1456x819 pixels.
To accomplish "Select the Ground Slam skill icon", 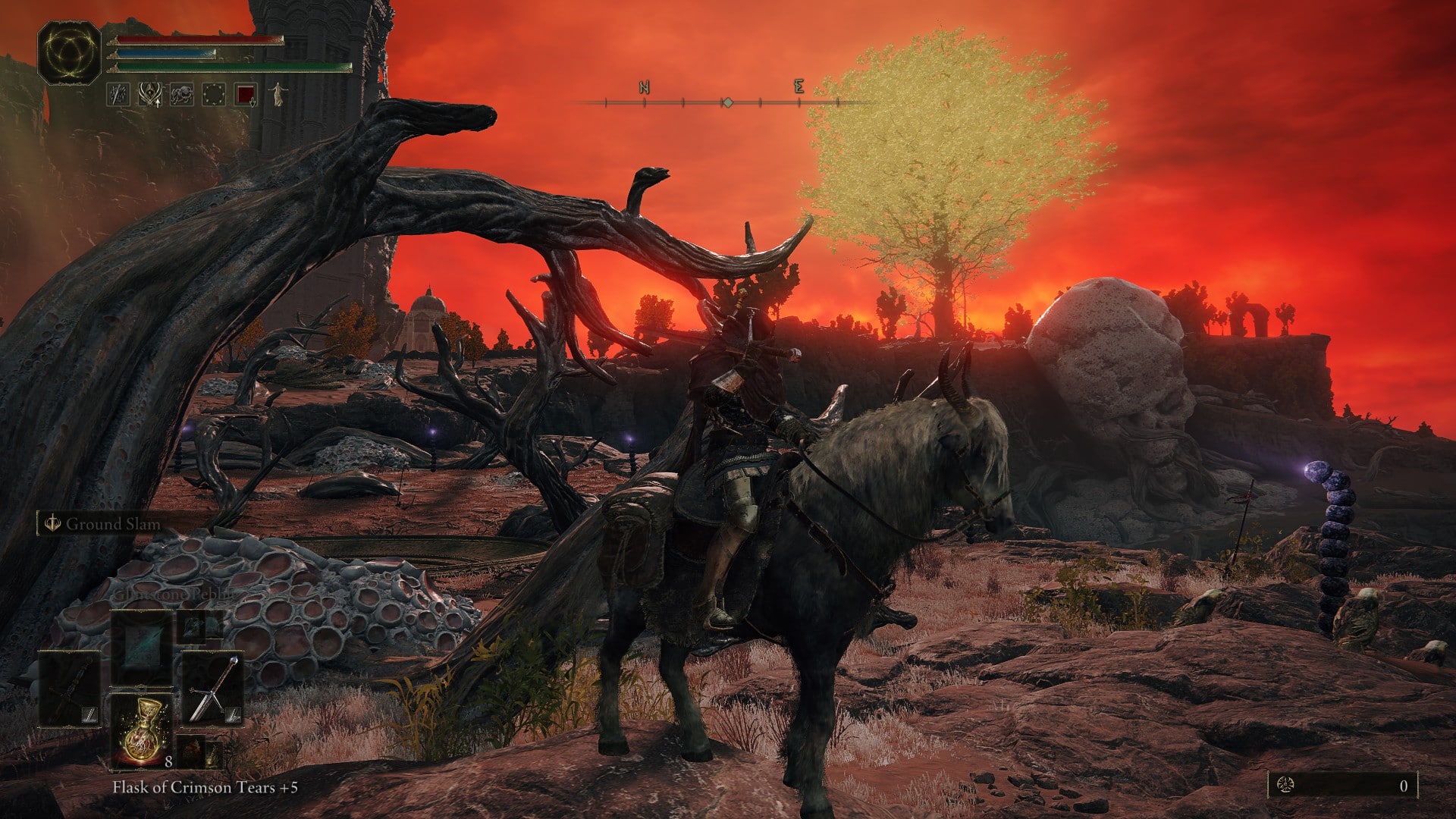I will tap(51, 521).
